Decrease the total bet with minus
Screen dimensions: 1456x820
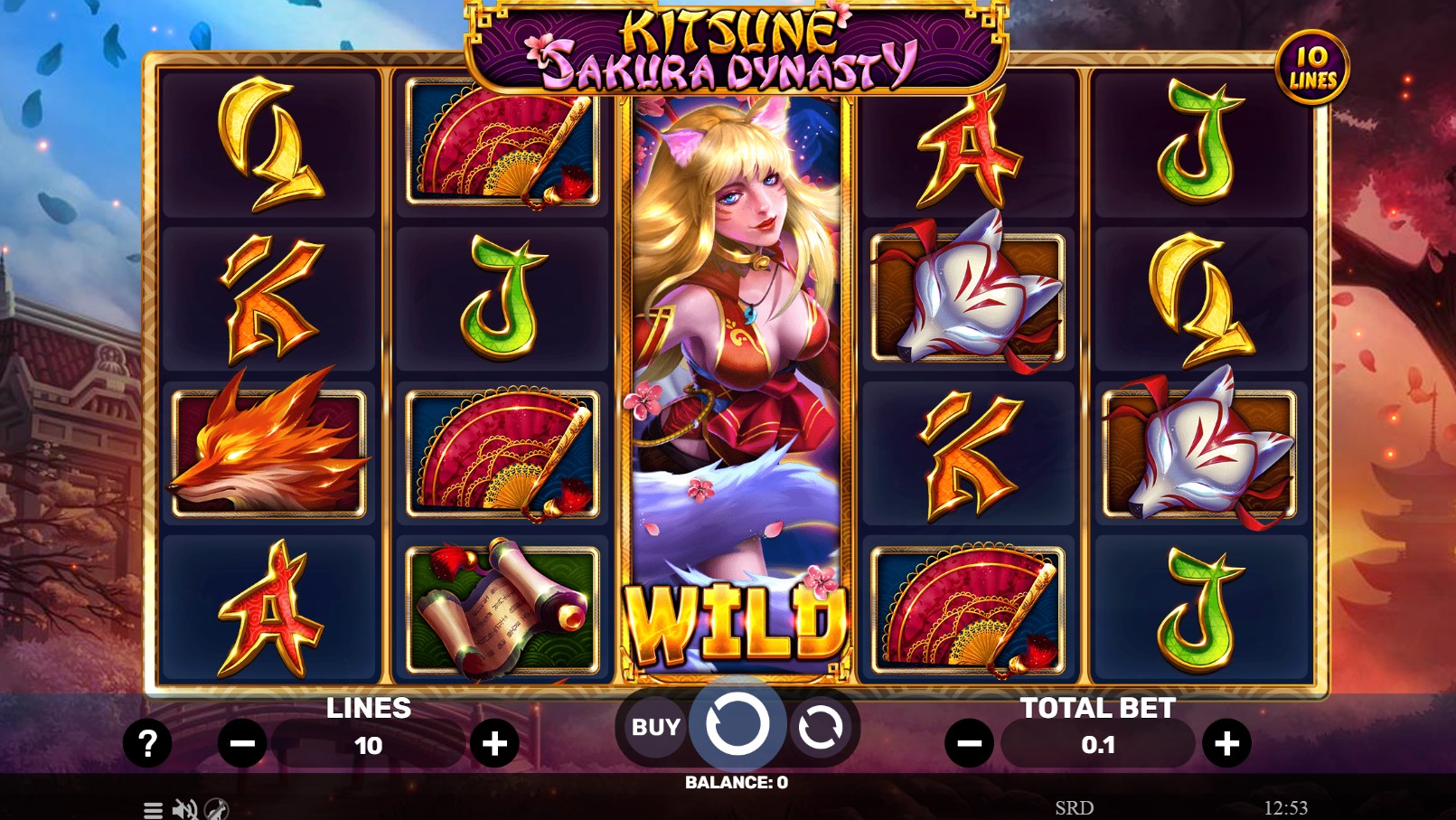[x=969, y=743]
